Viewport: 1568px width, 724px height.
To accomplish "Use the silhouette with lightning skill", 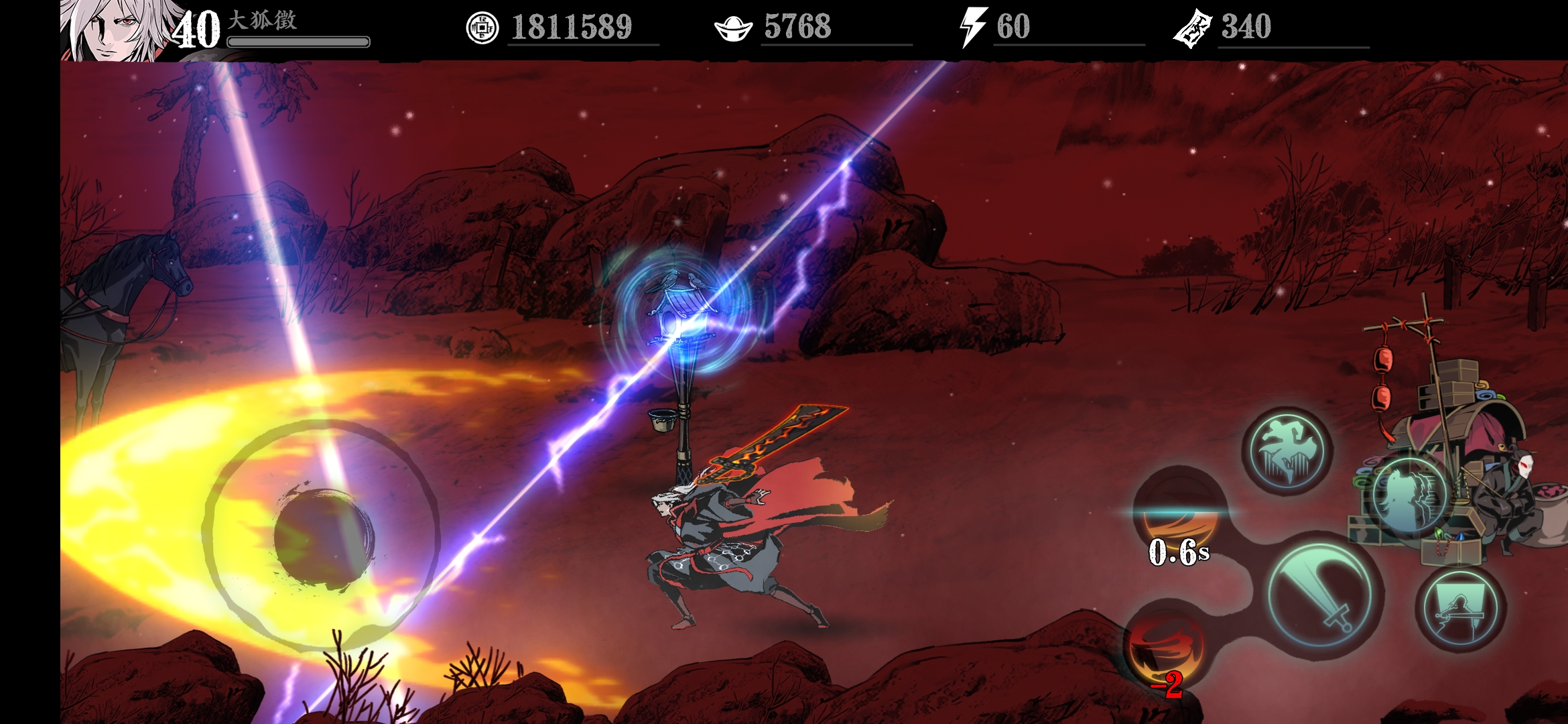I will tap(1409, 496).
